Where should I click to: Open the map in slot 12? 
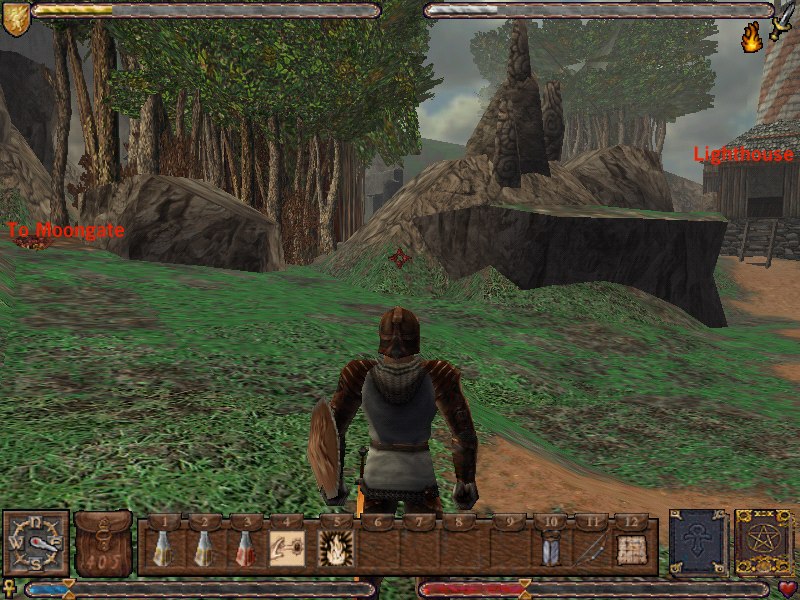630,548
